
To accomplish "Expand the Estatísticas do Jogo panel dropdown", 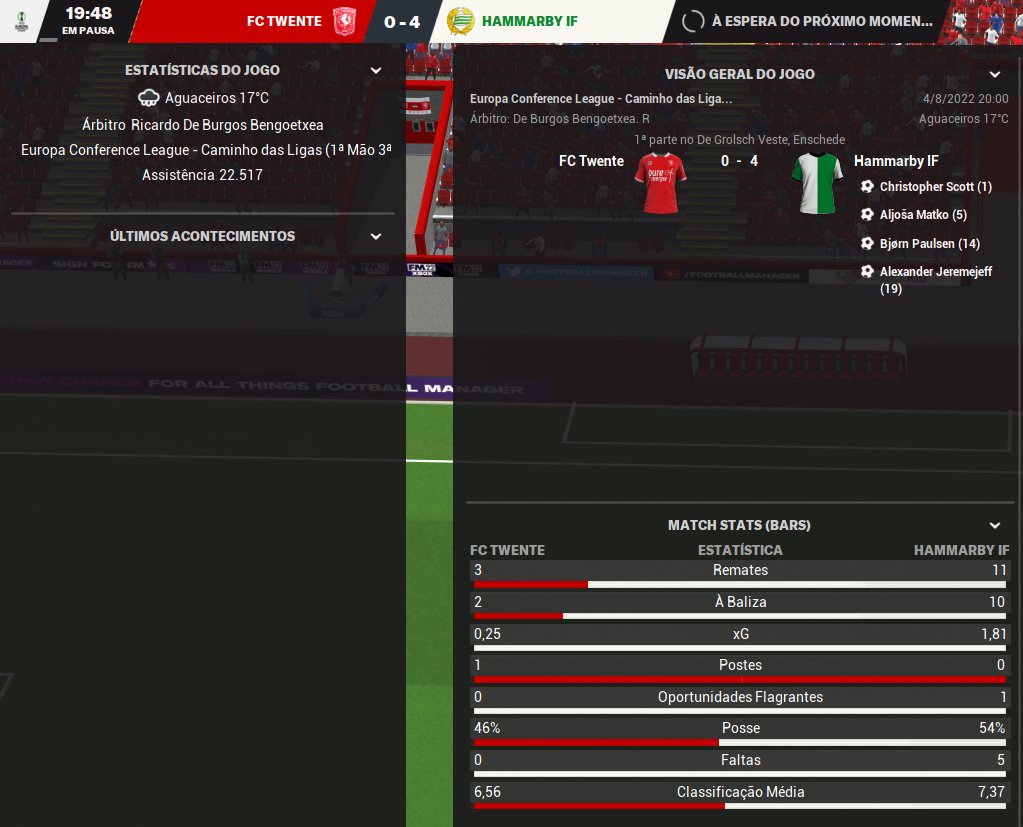I will pos(376,71).
